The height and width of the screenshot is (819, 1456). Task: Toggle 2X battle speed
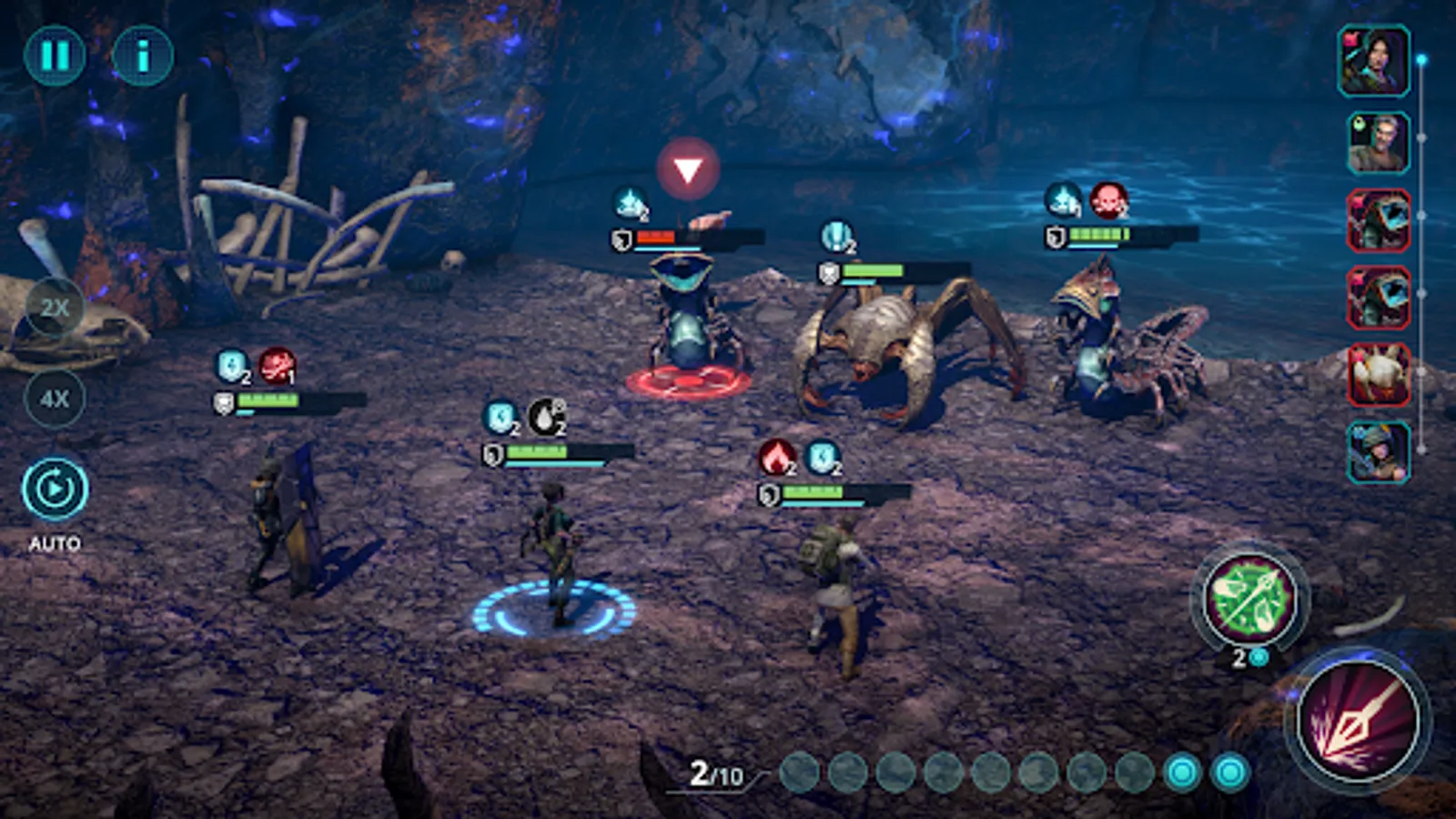[53, 307]
